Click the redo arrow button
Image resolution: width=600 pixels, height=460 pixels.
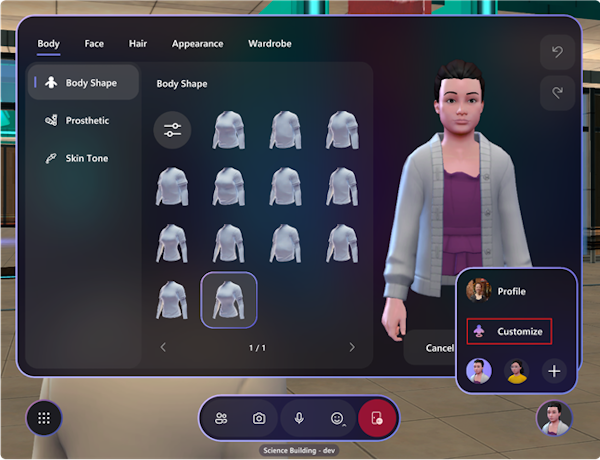tap(558, 93)
